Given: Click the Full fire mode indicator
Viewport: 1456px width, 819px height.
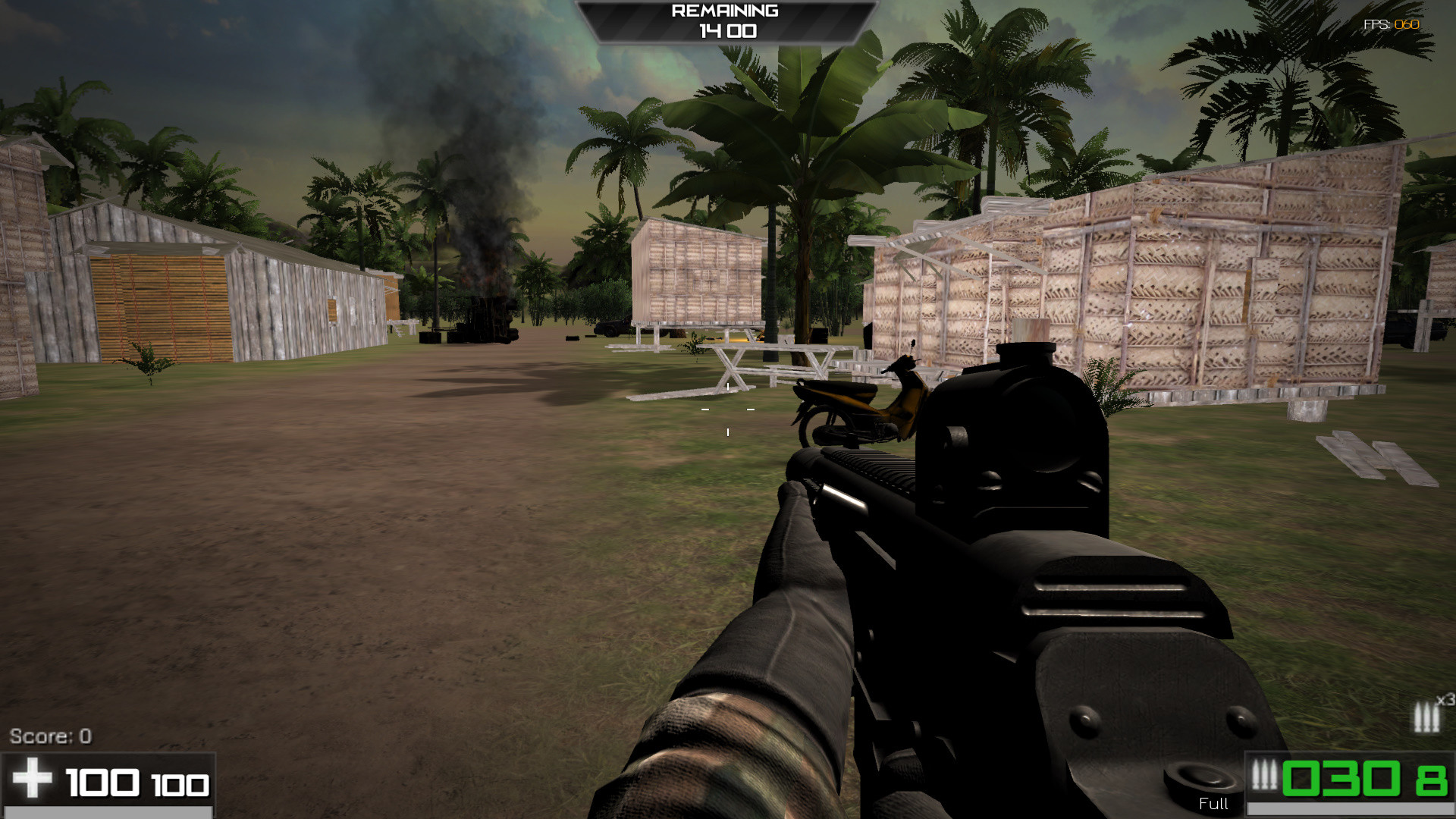Looking at the screenshot, I should click(1213, 805).
